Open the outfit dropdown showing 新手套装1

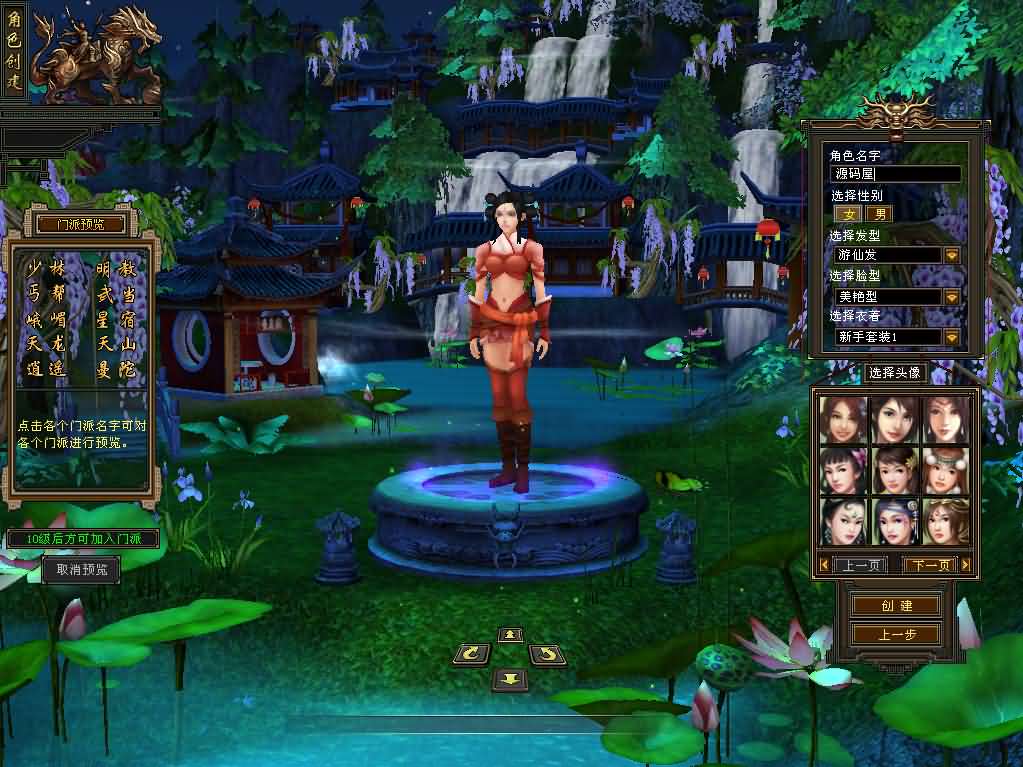(951, 337)
